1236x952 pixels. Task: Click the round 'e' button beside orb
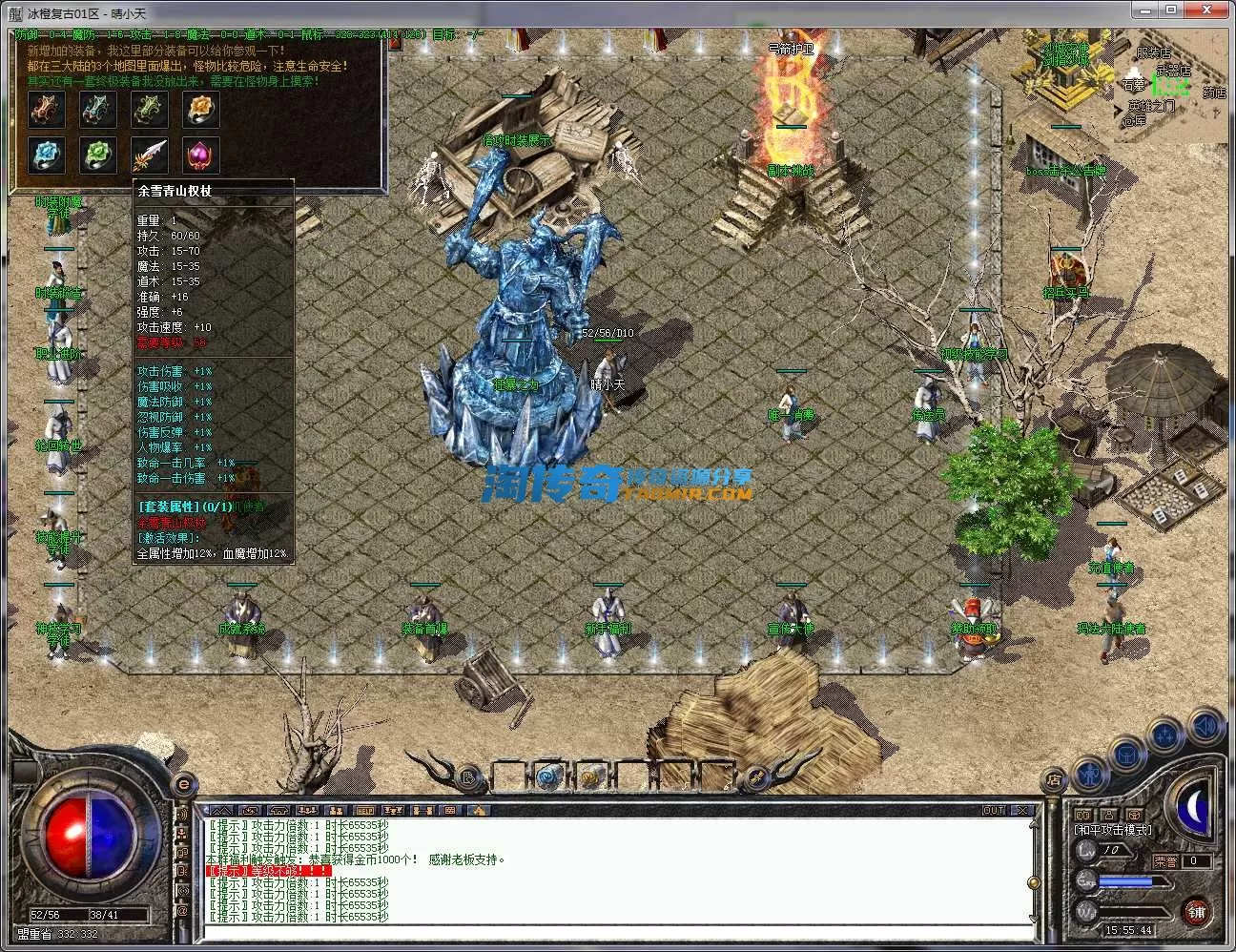pos(184,784)
